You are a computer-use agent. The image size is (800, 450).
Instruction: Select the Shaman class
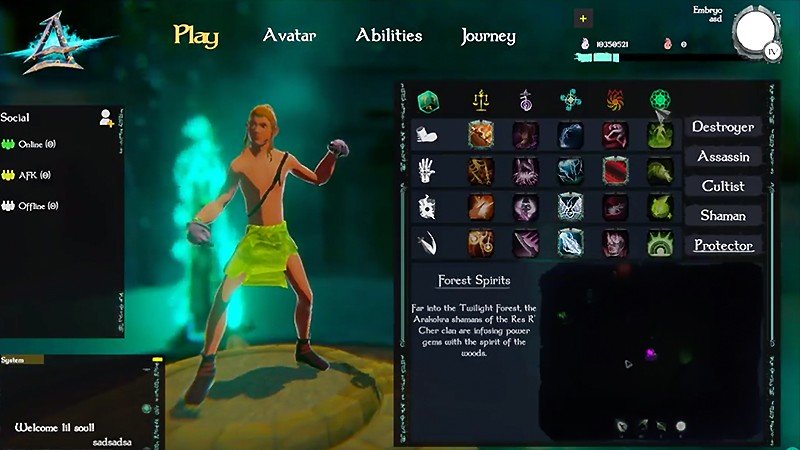click(723, 215)
